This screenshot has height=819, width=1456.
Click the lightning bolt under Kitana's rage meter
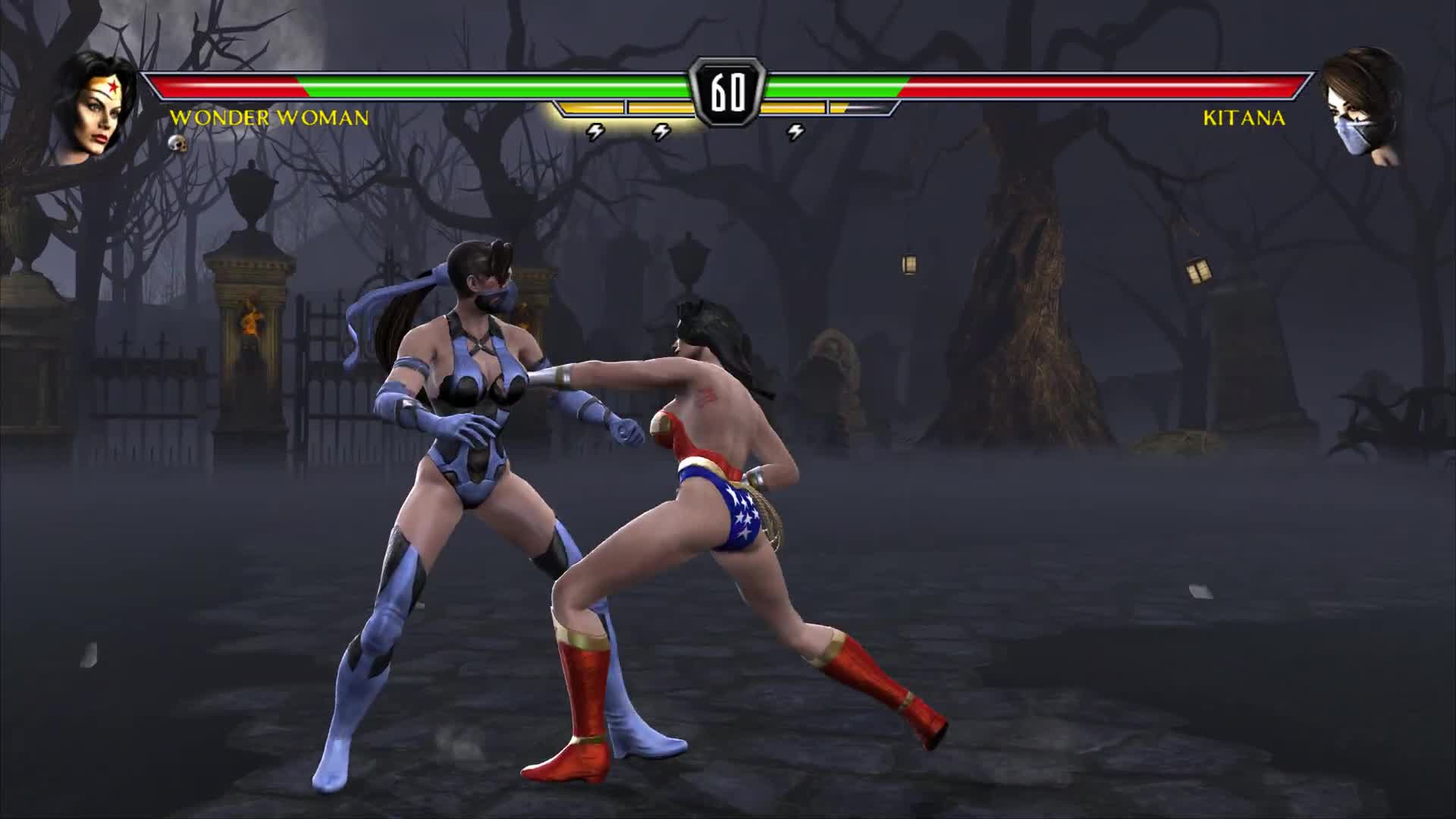point(795,130)
